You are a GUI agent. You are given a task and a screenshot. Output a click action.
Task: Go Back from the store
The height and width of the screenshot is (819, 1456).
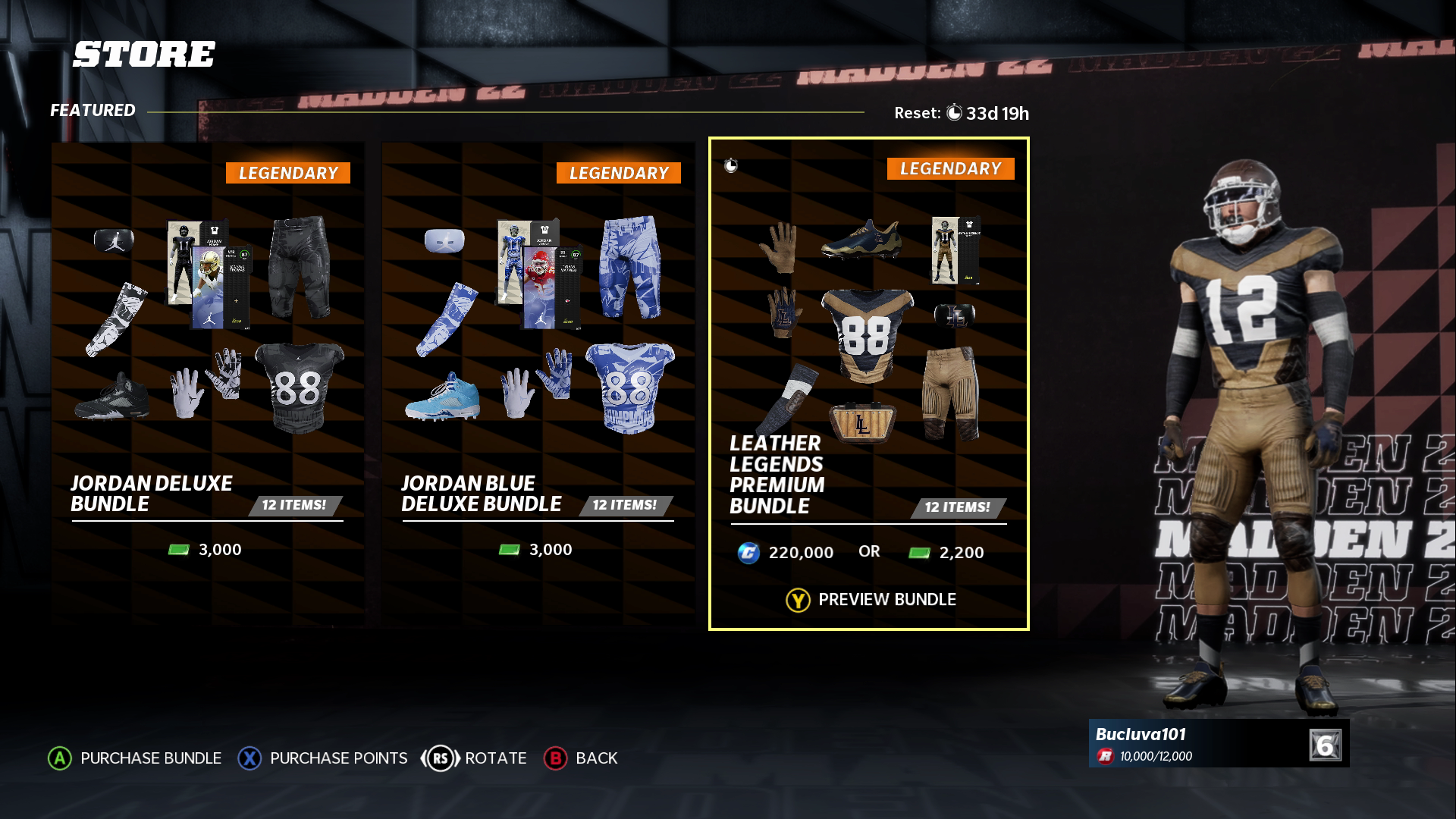click(x=581, y=758)
